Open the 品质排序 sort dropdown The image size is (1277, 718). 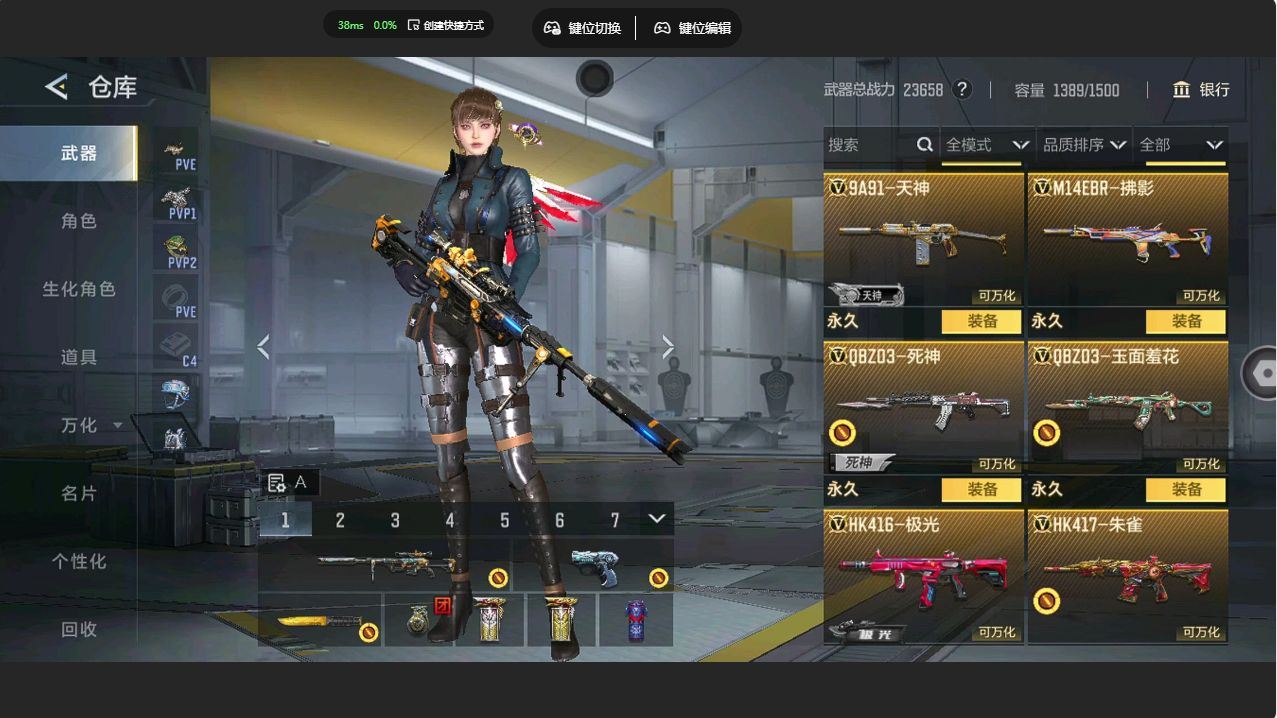pyautogui.click(x=1084, y=145)
